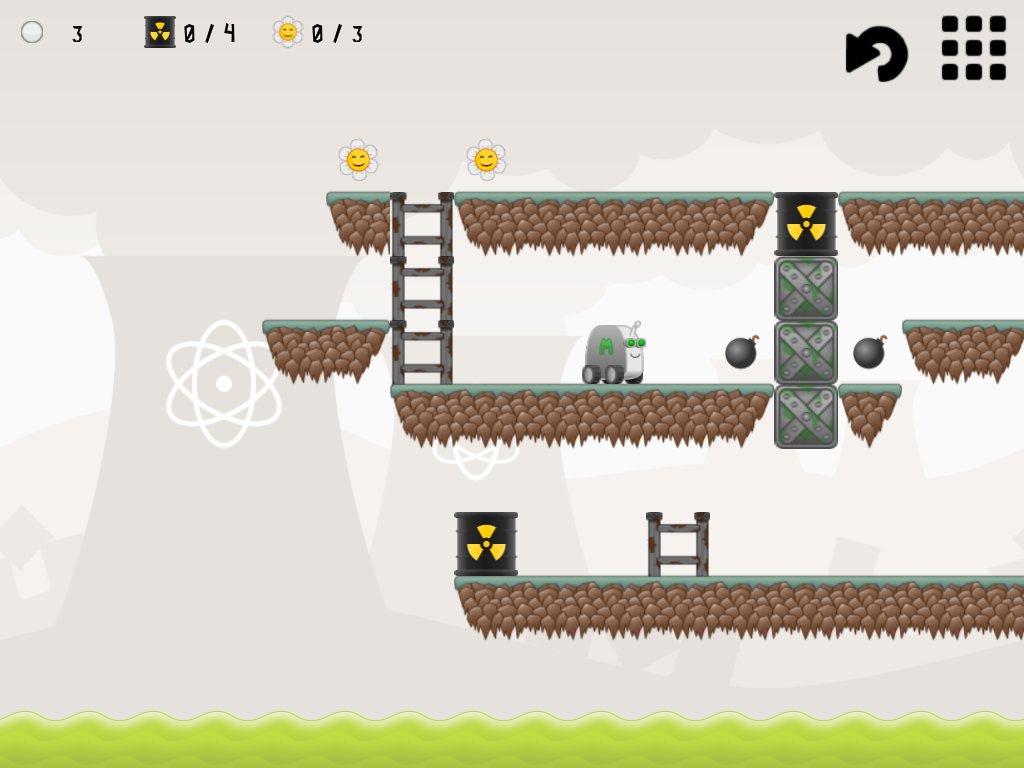1024x768 pixels.
Task: Open the level select grid menu
Action: pyautogui.click(x=973, y=48)
